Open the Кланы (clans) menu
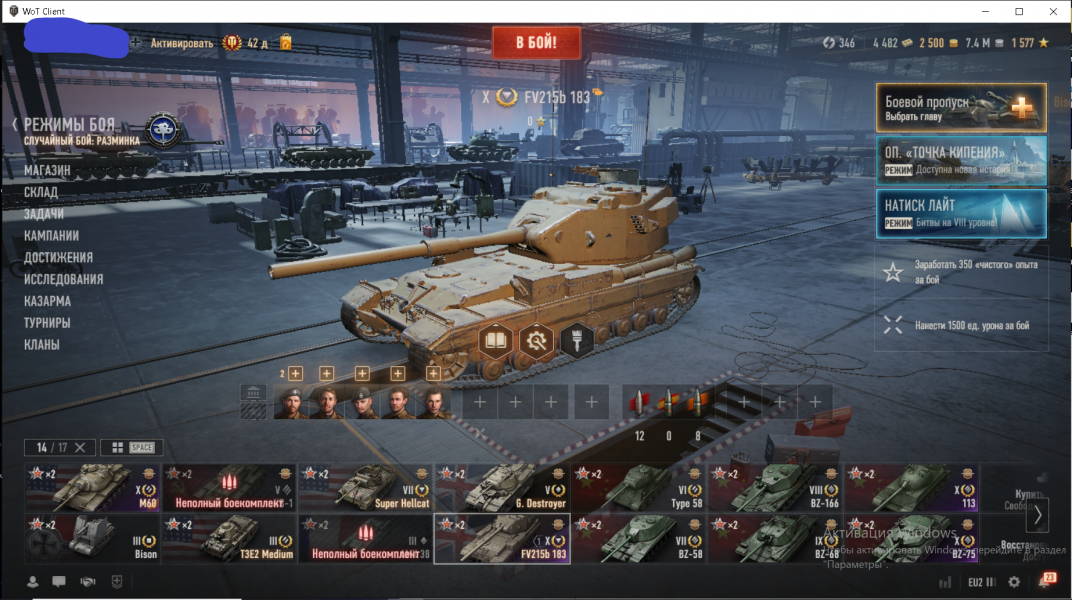Image resolution: width=1072 pixels, height=600 pixels. point(42,345)
